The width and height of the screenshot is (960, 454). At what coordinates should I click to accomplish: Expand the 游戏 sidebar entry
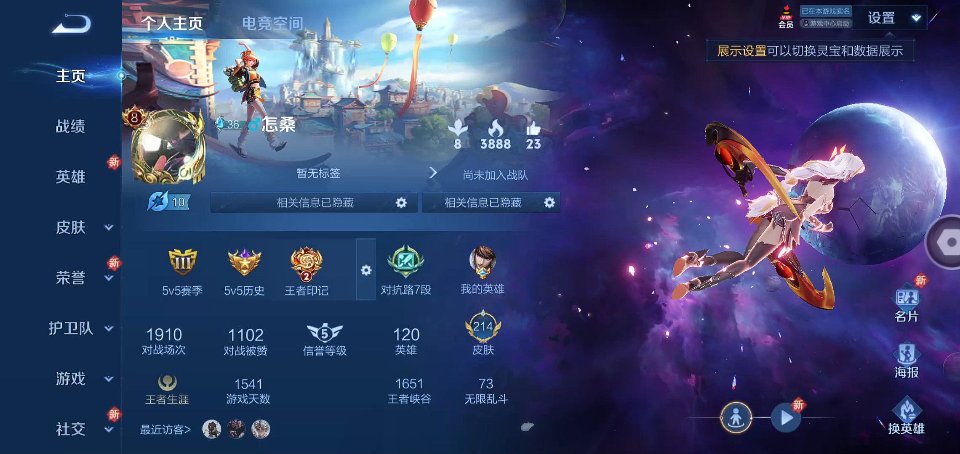(72, 379)
